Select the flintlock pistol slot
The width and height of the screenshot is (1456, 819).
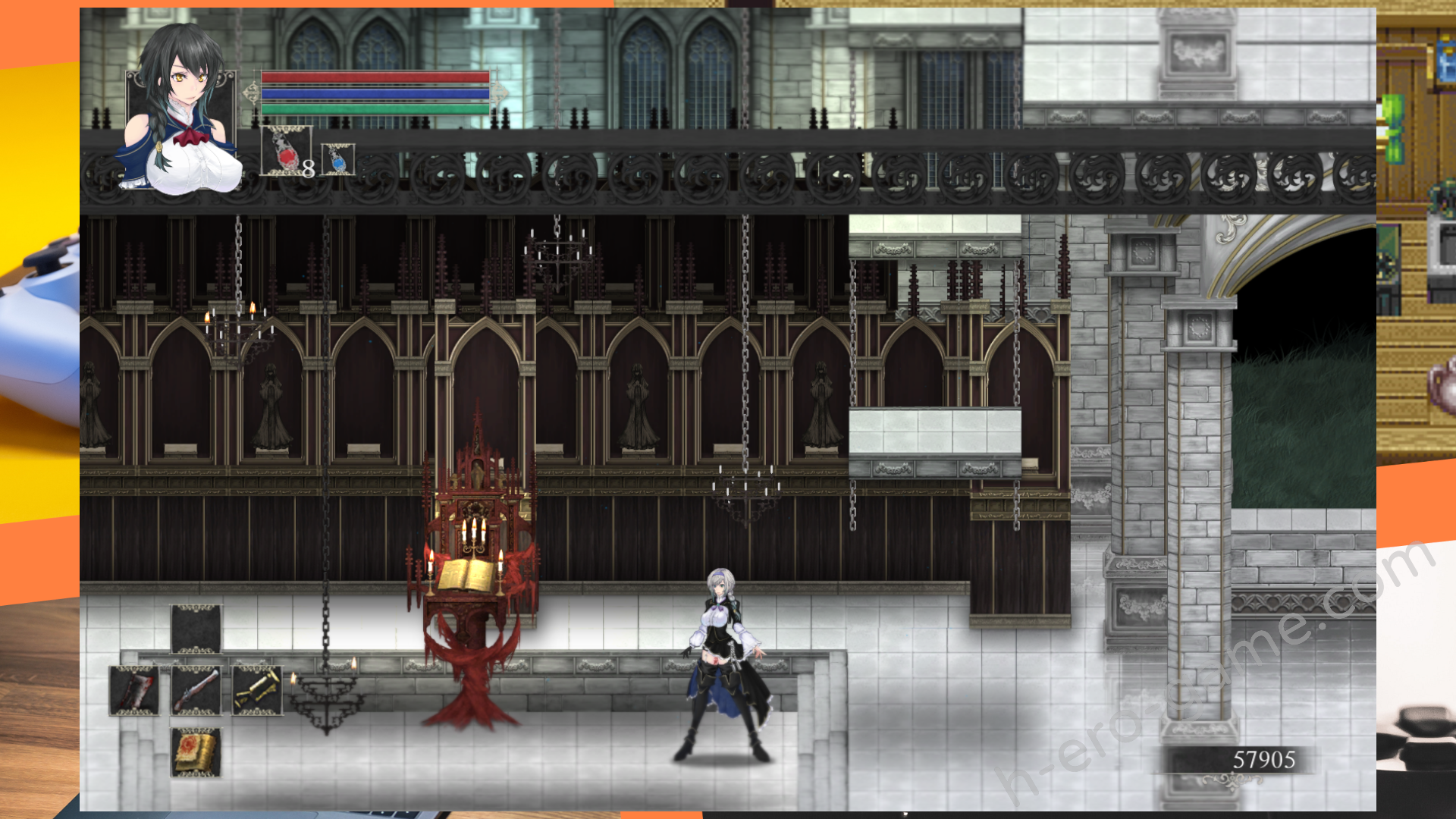196,690
